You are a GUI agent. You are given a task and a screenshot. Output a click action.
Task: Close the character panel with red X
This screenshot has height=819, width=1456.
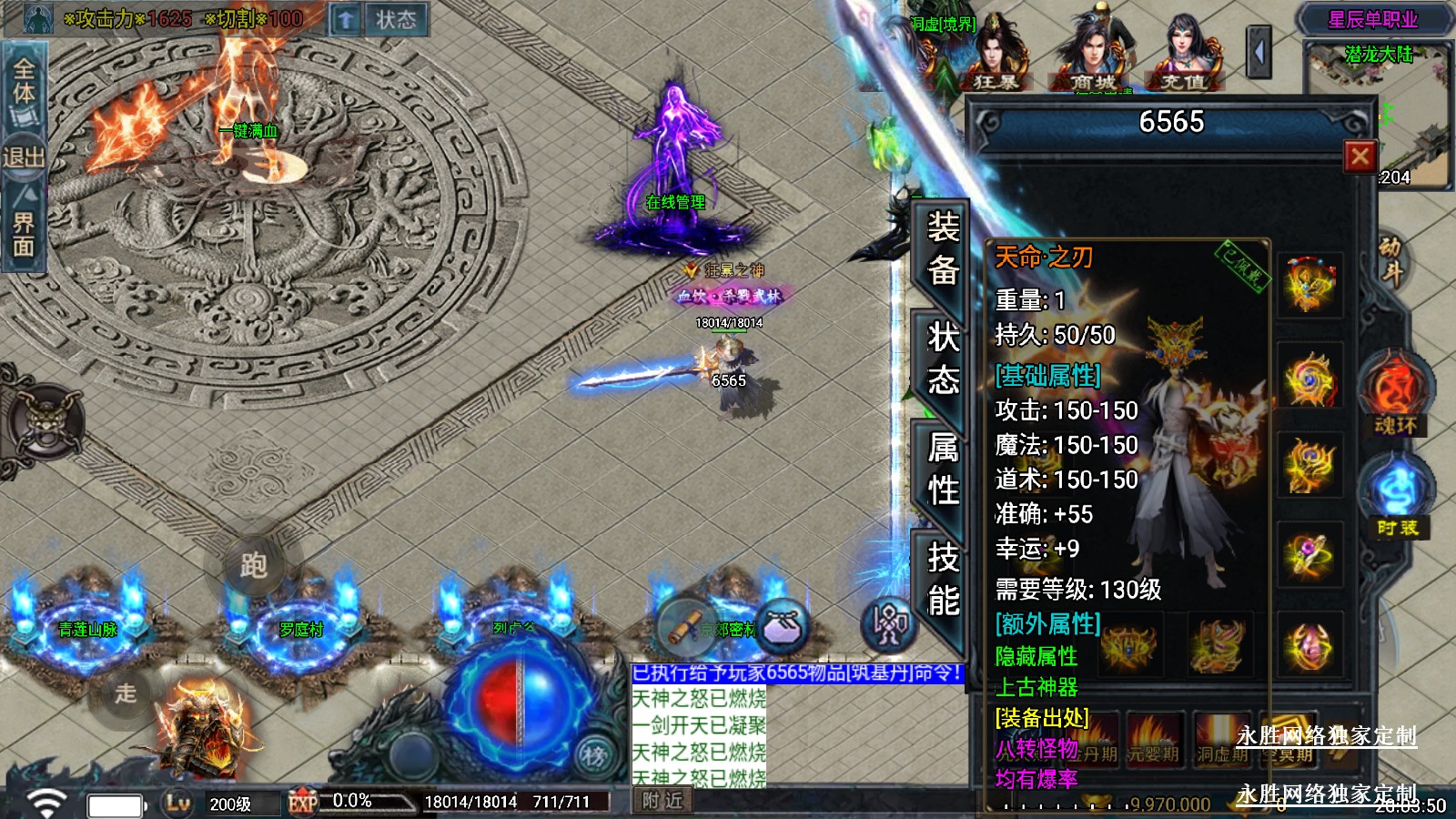[x=1360, y=157]
